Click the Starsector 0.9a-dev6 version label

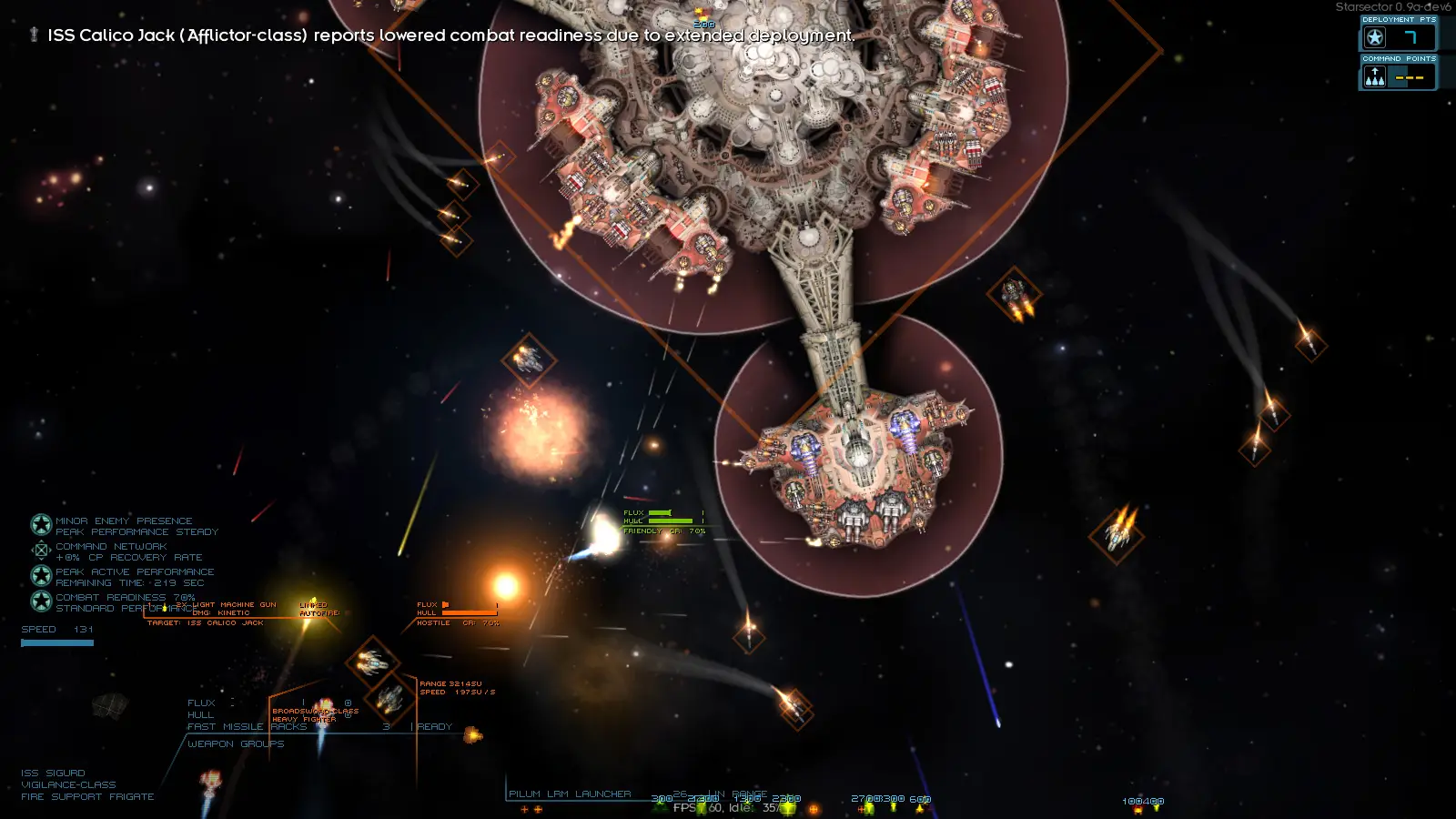(1390, 5)
